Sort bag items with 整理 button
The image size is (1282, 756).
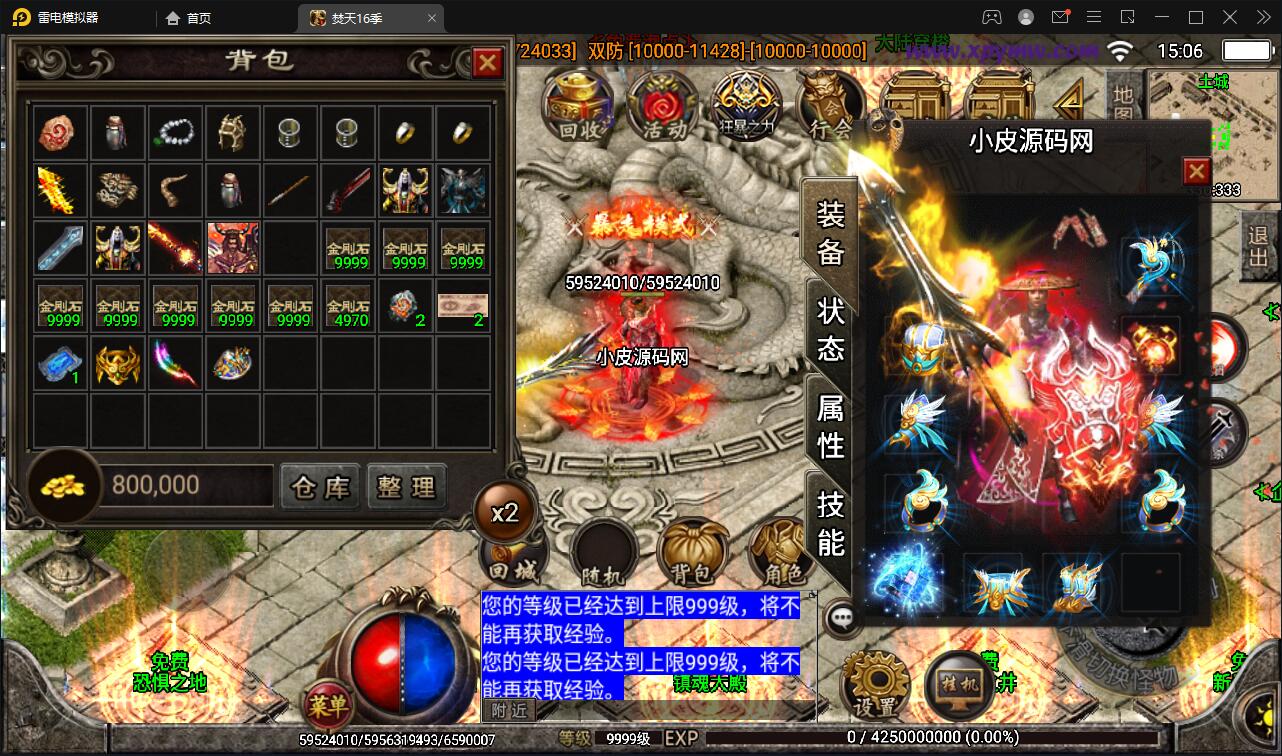407,486
